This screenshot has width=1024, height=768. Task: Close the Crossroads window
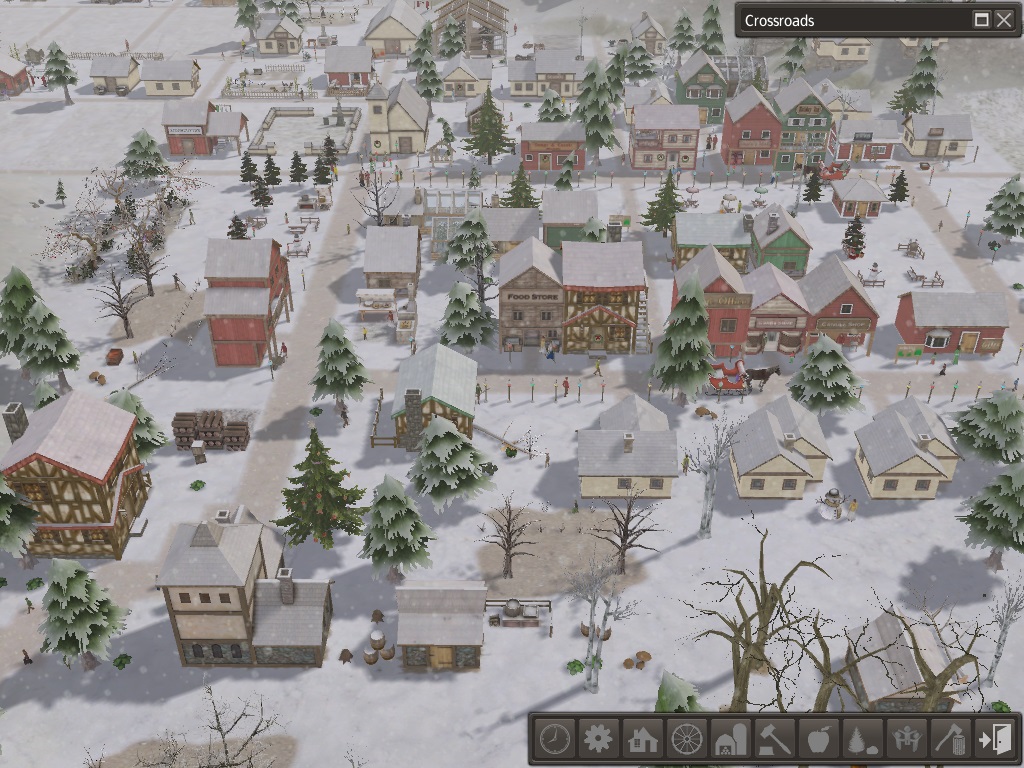[x=1003, y=20]
